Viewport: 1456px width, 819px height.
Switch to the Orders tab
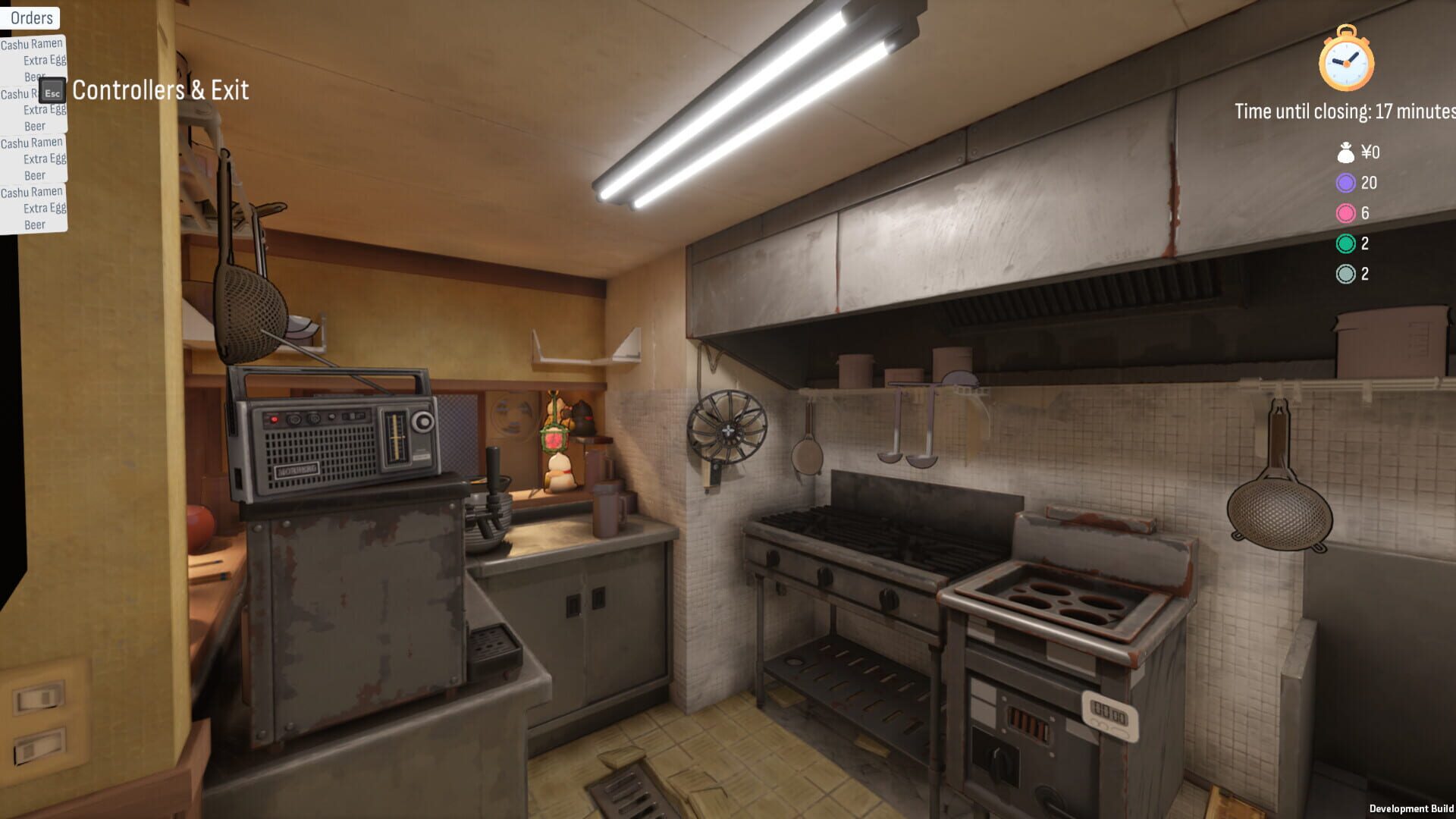(31, 17)
